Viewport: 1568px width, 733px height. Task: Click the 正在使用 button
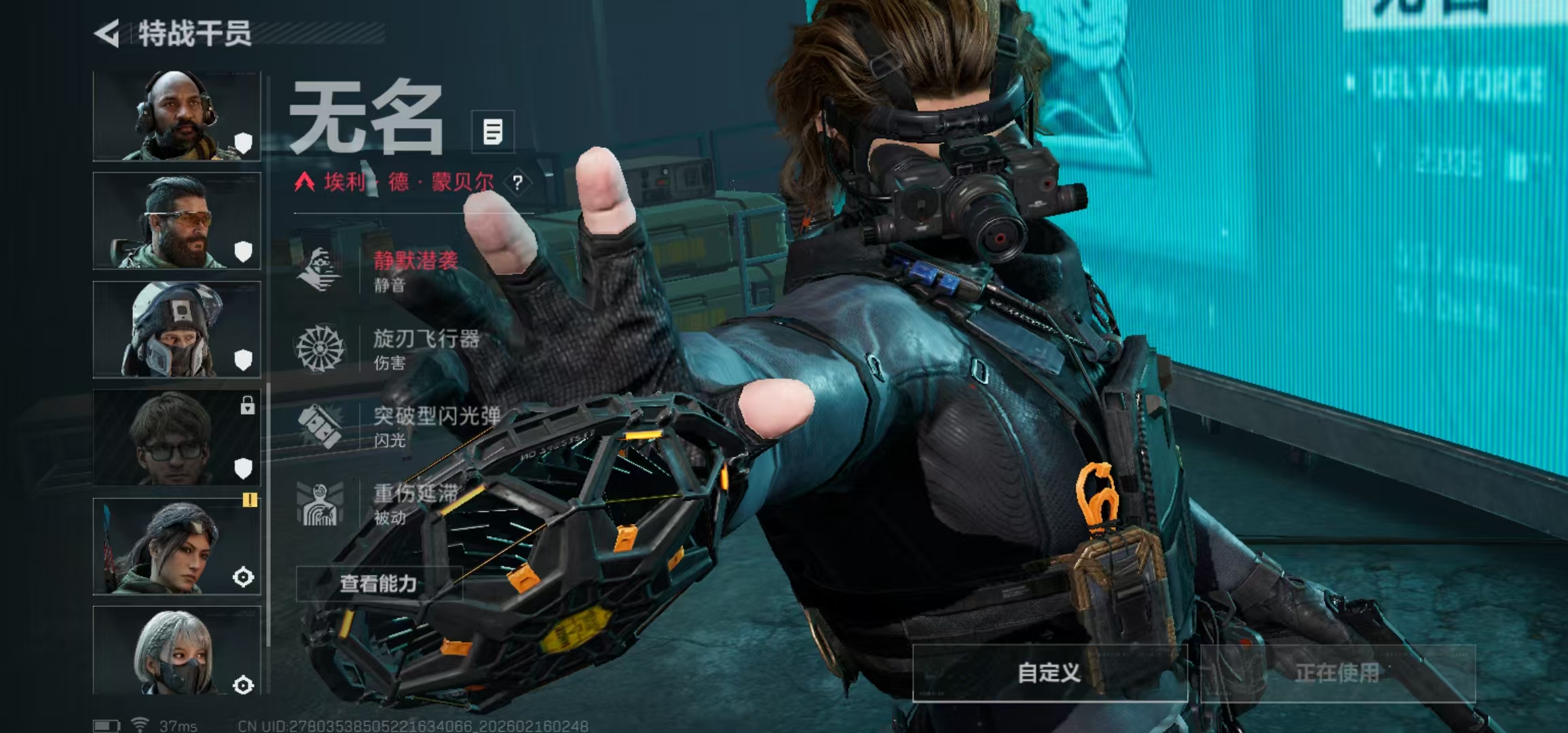click(x=1337, y=673)
